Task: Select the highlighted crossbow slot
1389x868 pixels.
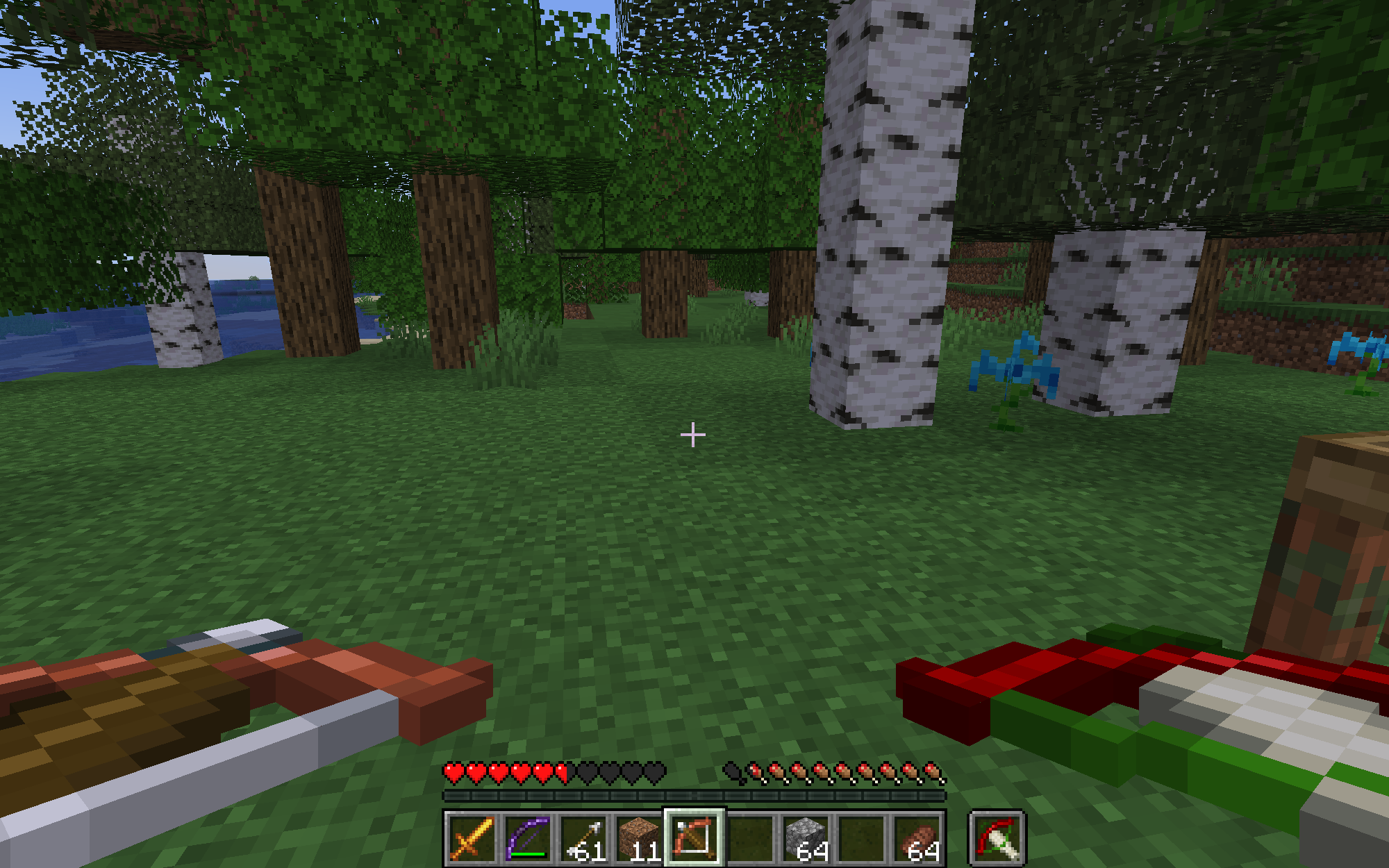Action: click(694, 838)
